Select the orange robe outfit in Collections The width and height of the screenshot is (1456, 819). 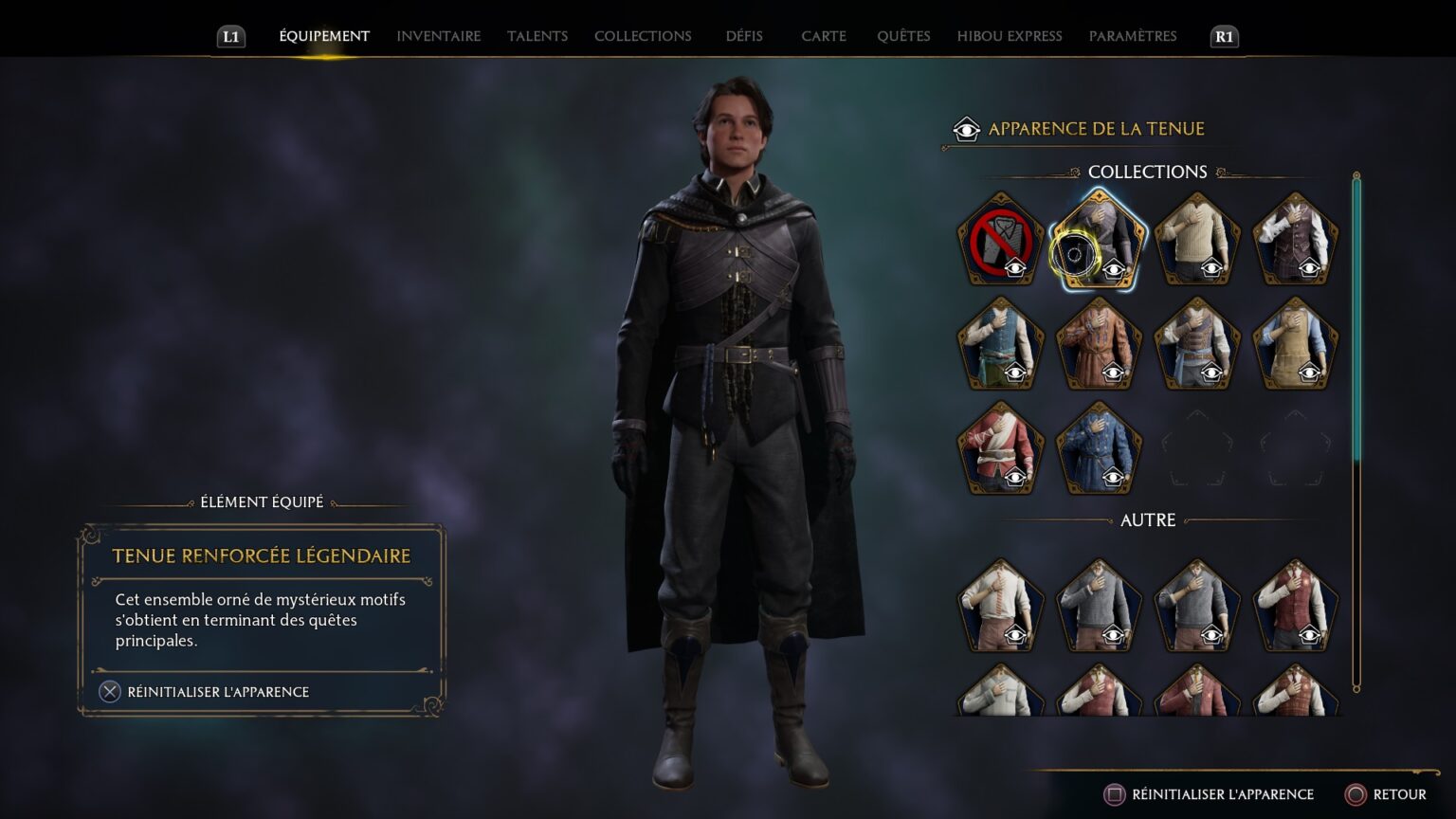[1100, 343]
